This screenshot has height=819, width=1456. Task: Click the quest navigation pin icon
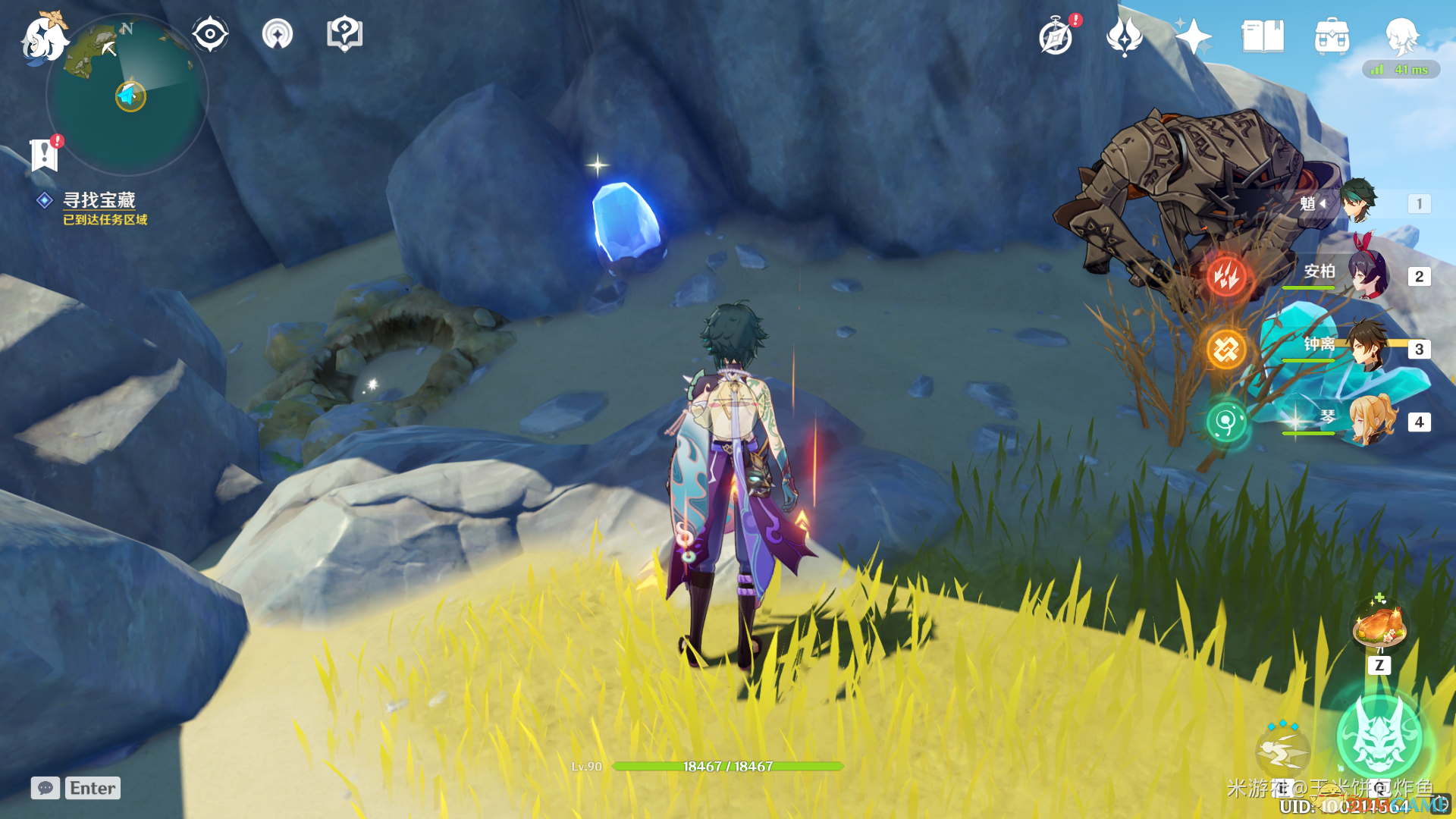(278, 34)
